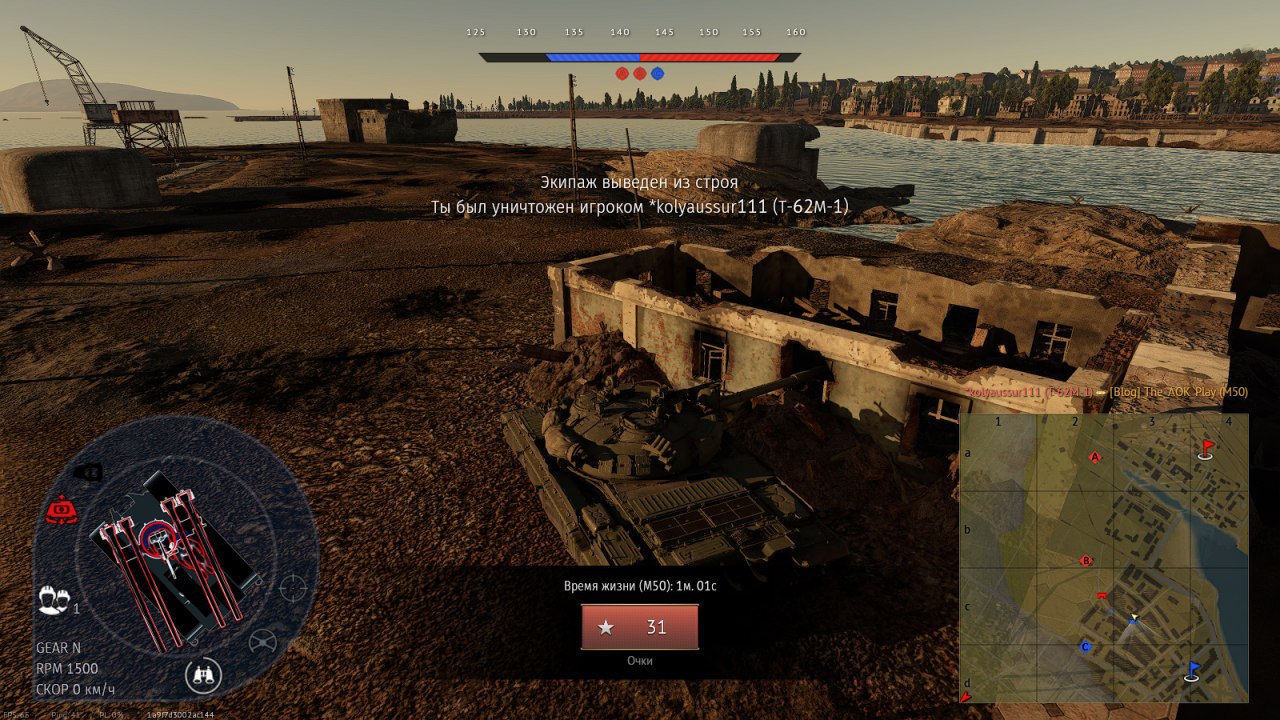Click the steering wheel driver icon

(263, 641)
